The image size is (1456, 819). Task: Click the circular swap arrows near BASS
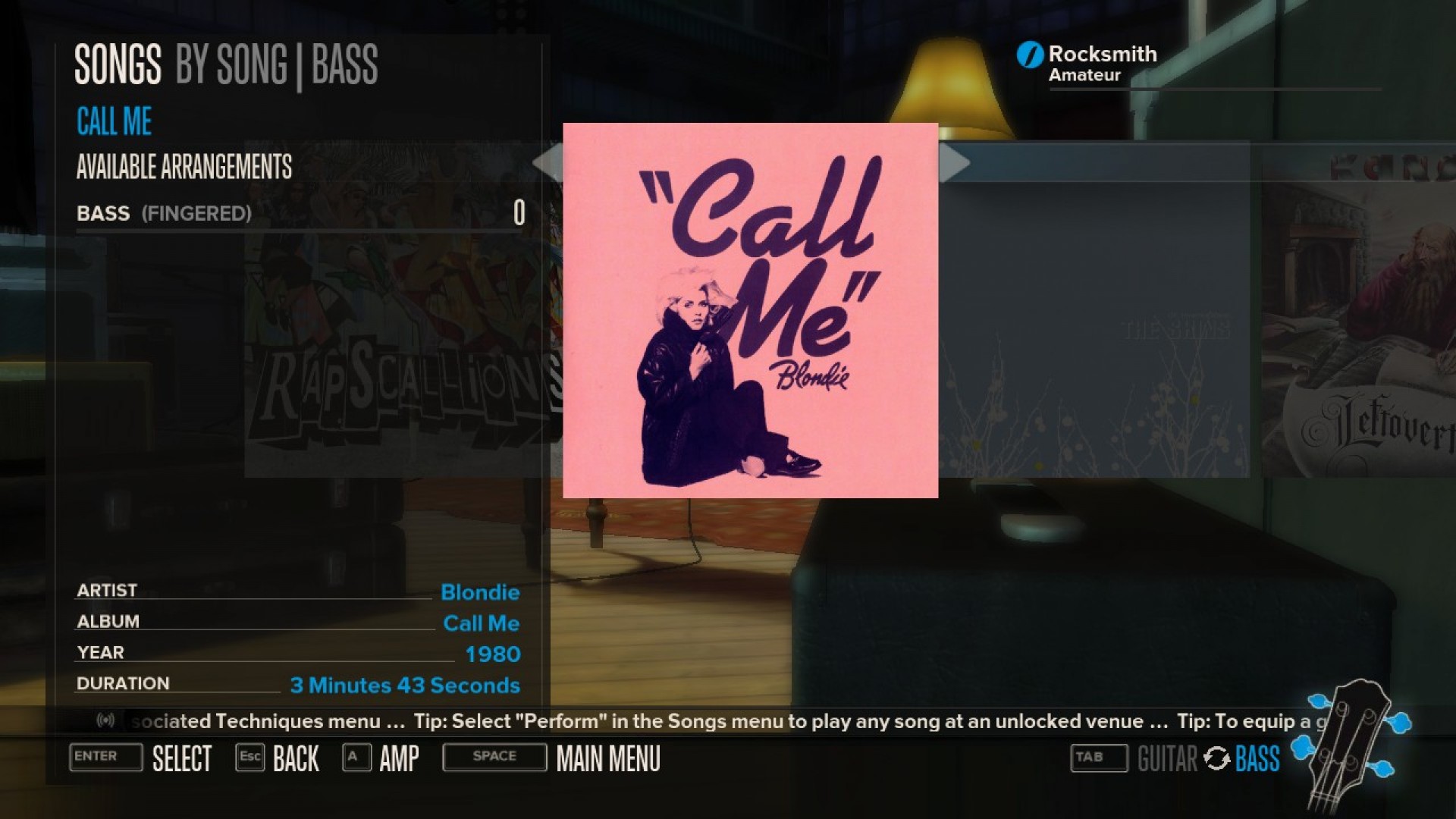tap(1218, 758)
